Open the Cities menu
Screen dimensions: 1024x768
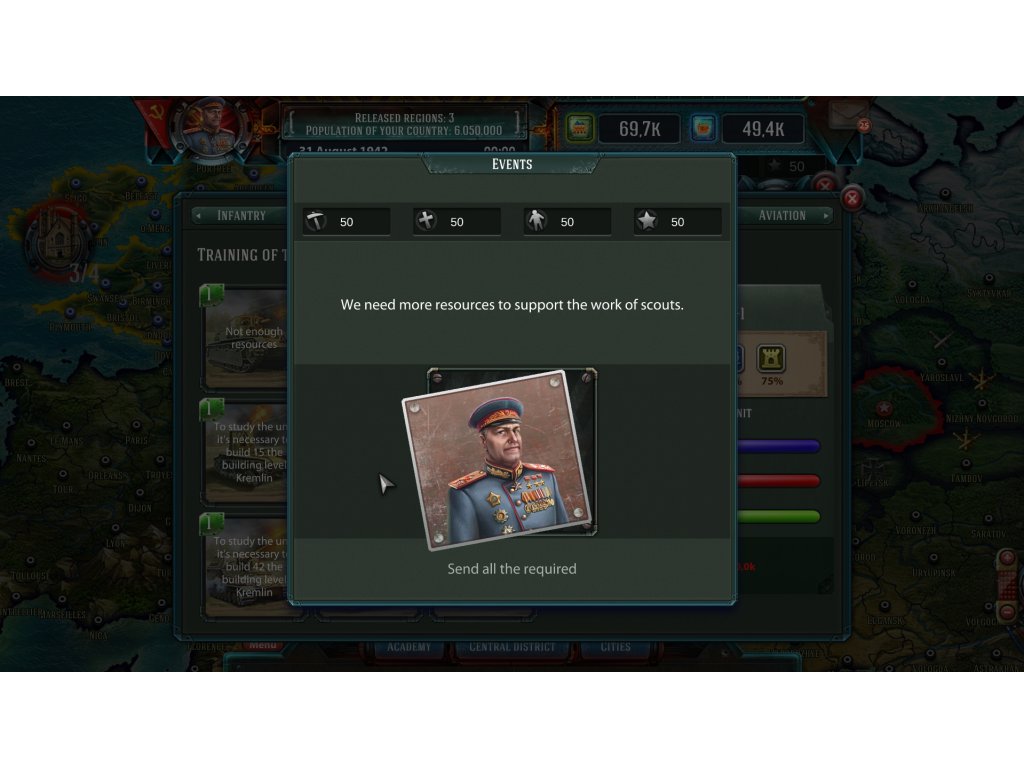[x=615, y=647]
